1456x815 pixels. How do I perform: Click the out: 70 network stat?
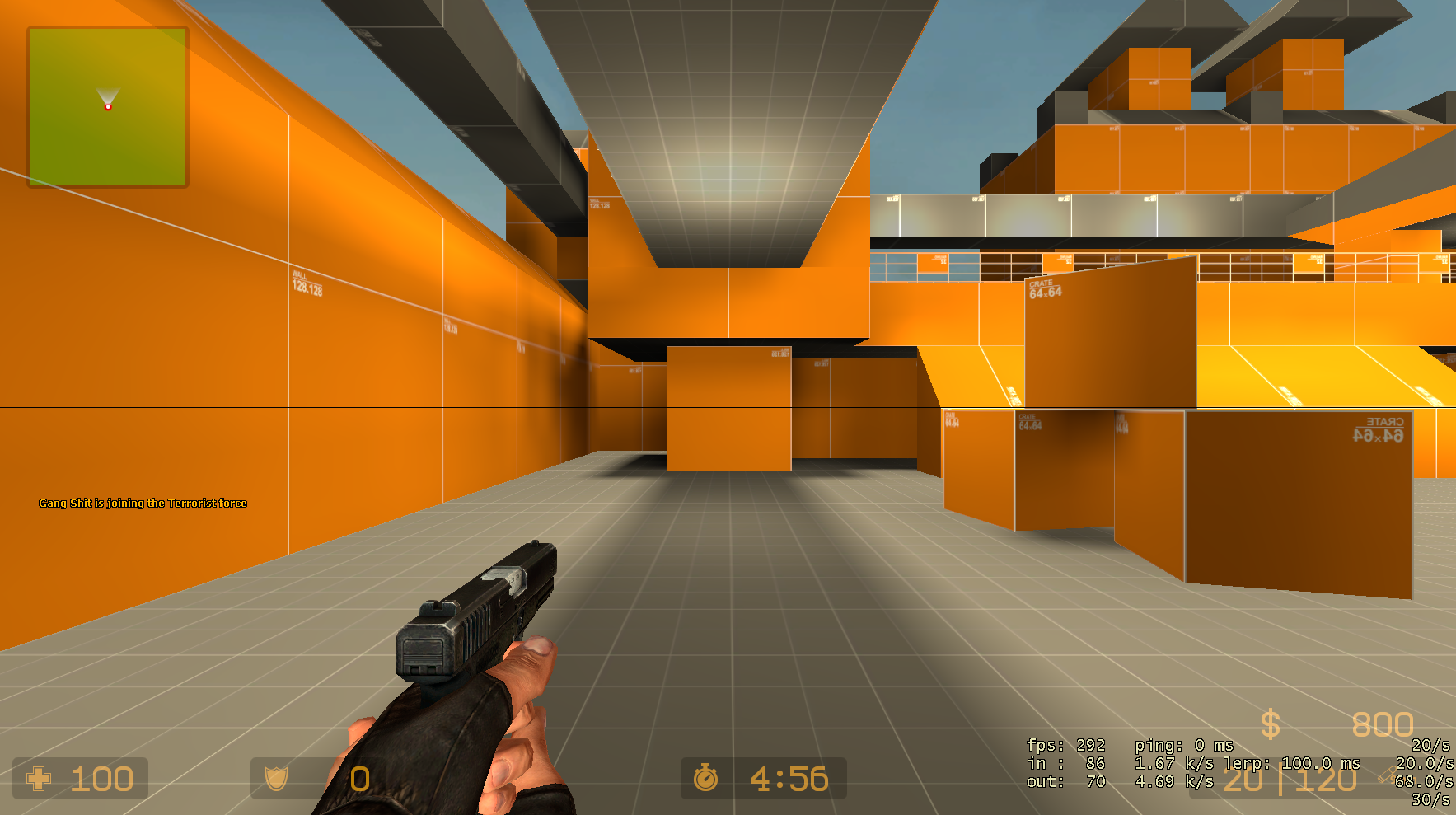tap(1067, 782)
